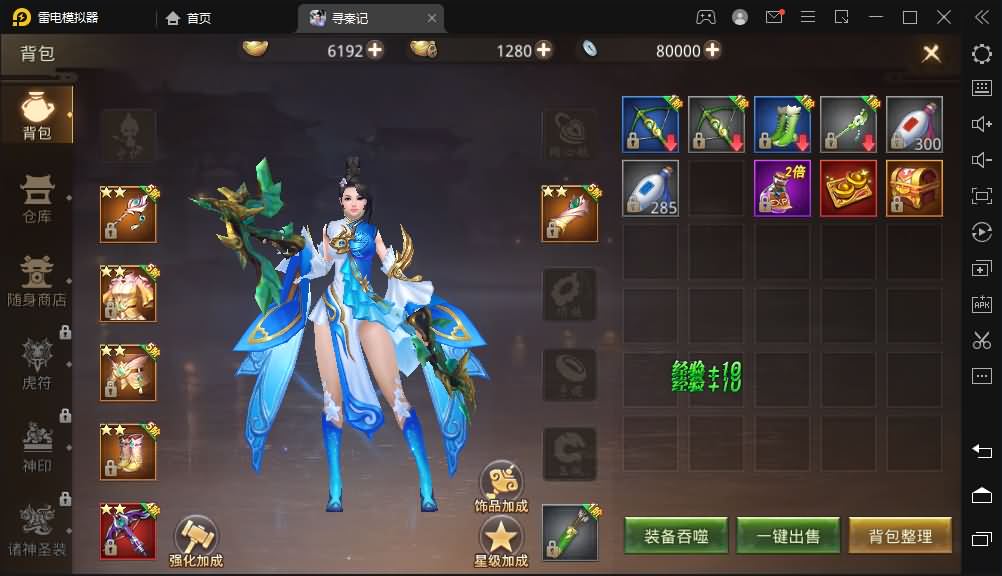Viewport: 1002px width, 576px height.
Task: Select the red gold ingot gift pack
Action: click(848, 188)
